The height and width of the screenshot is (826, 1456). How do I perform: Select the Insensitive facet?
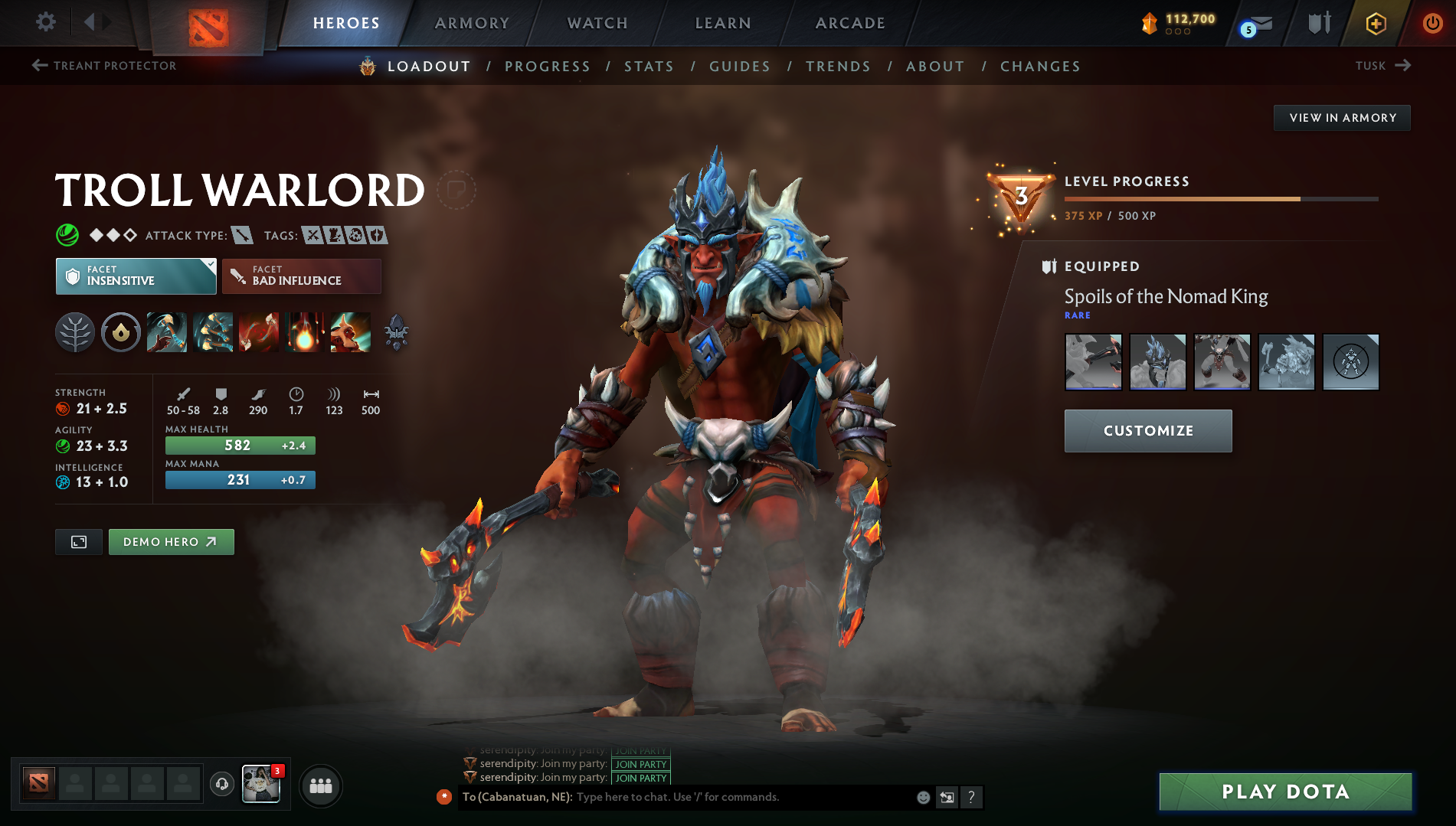click(x=135, y=276)
